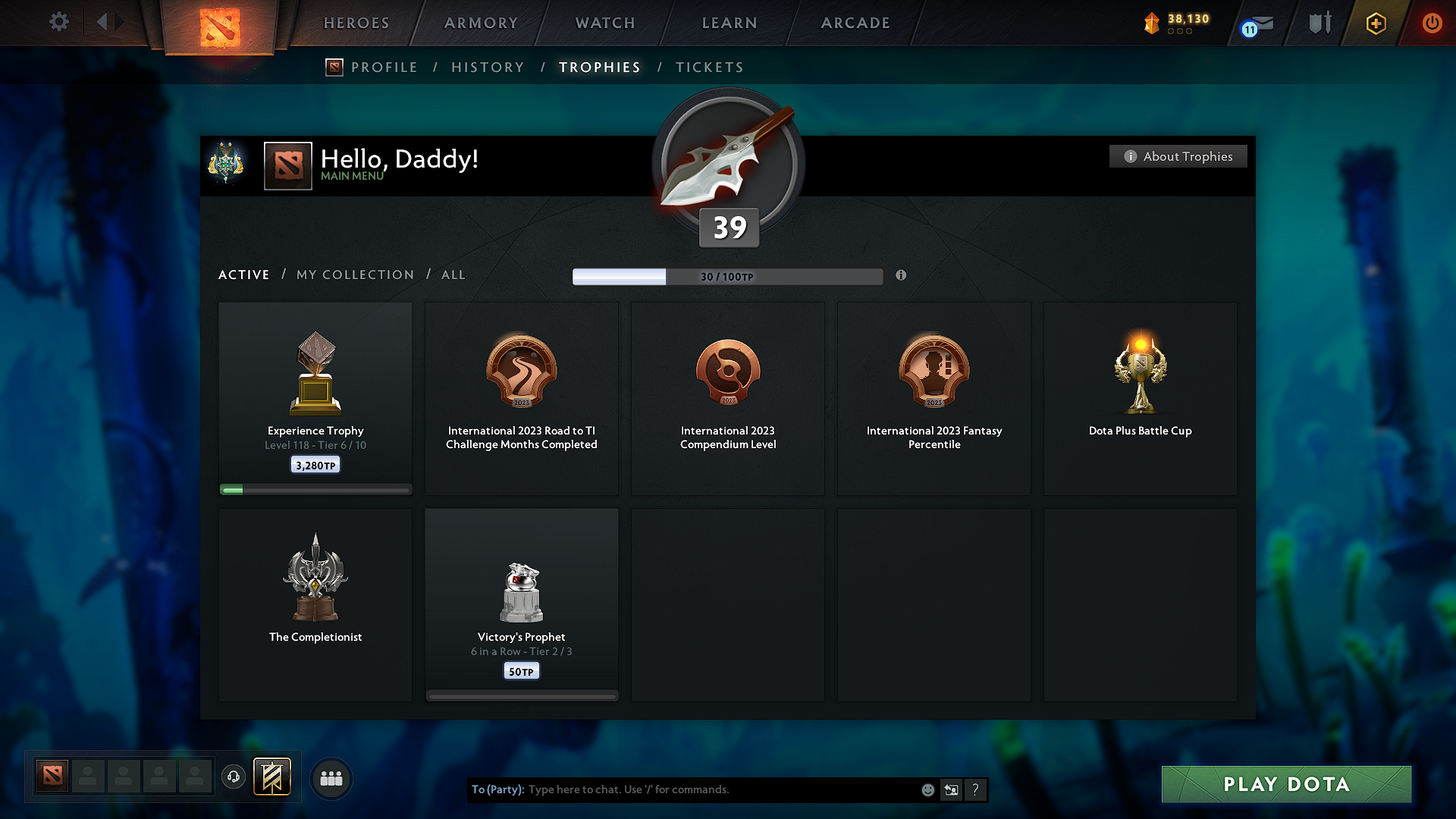Open the settings gear icon

(x=59, y=22)
